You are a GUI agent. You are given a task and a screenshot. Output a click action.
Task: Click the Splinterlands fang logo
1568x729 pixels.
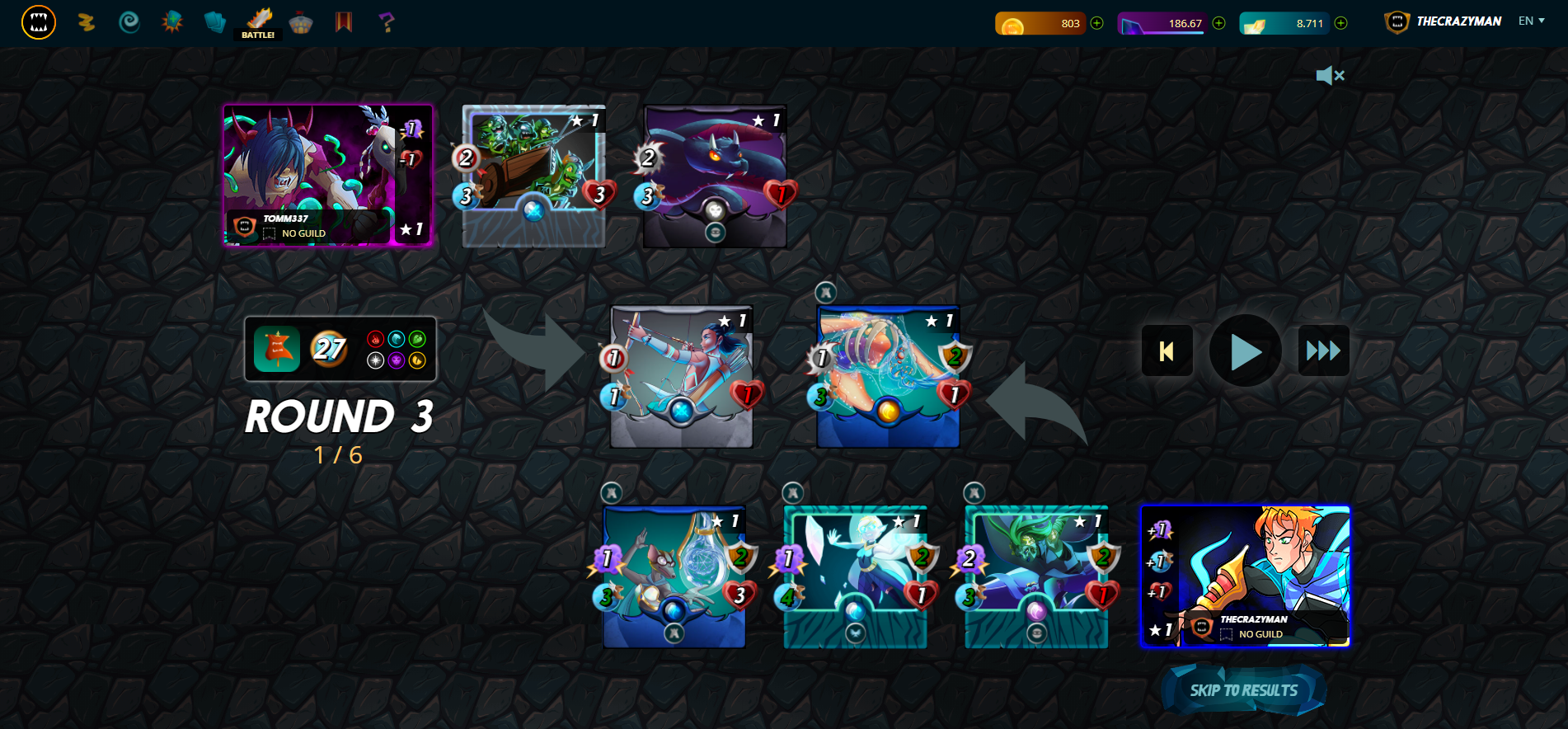pos(38,22)
